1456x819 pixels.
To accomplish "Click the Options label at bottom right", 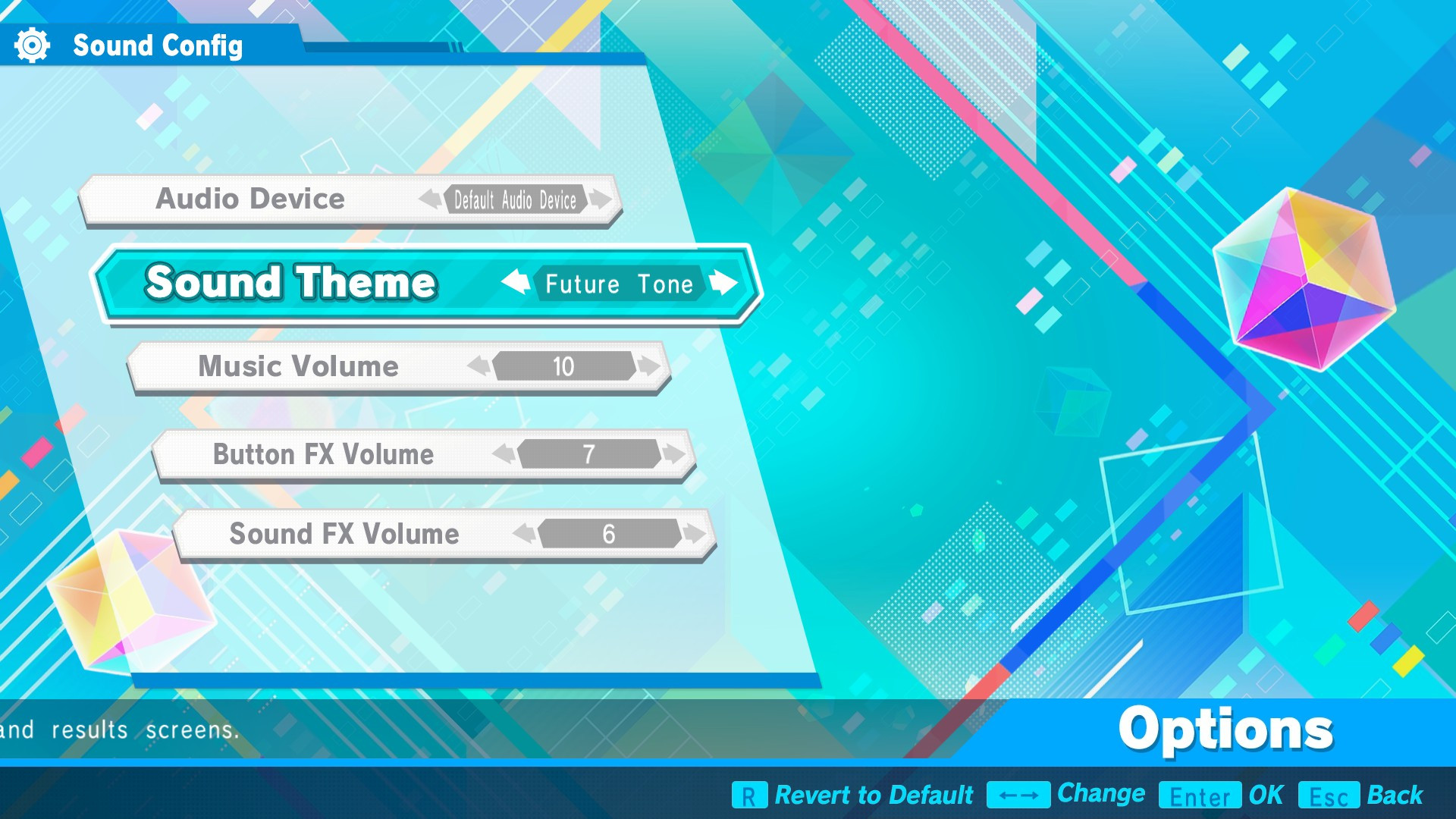I will coord(1226,730).
